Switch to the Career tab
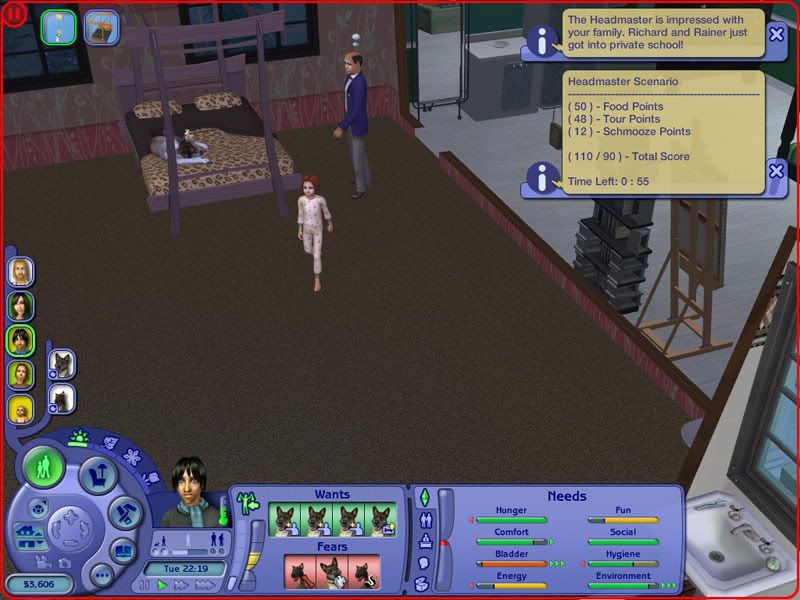The height and width of the screenshot is (600, 800). (x=423, y=541)
